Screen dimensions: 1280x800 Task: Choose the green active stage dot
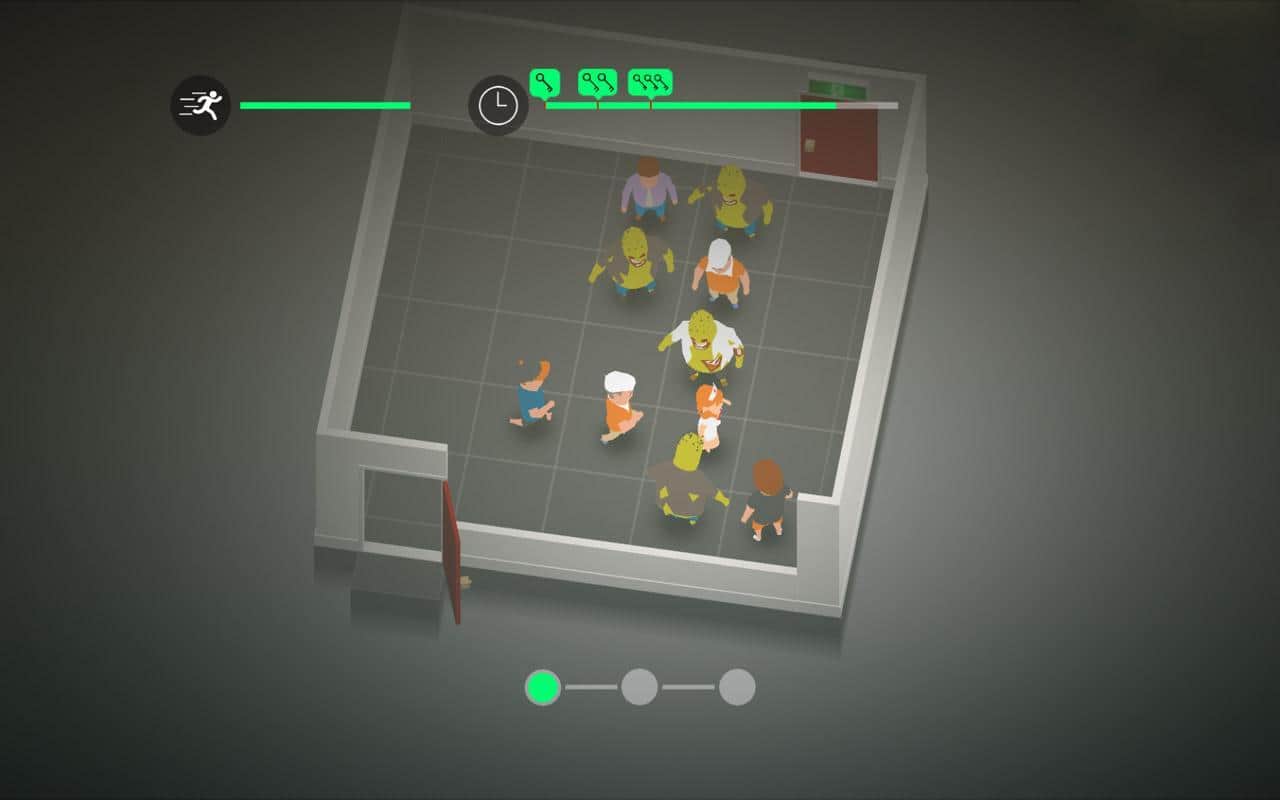click(543, 687)
